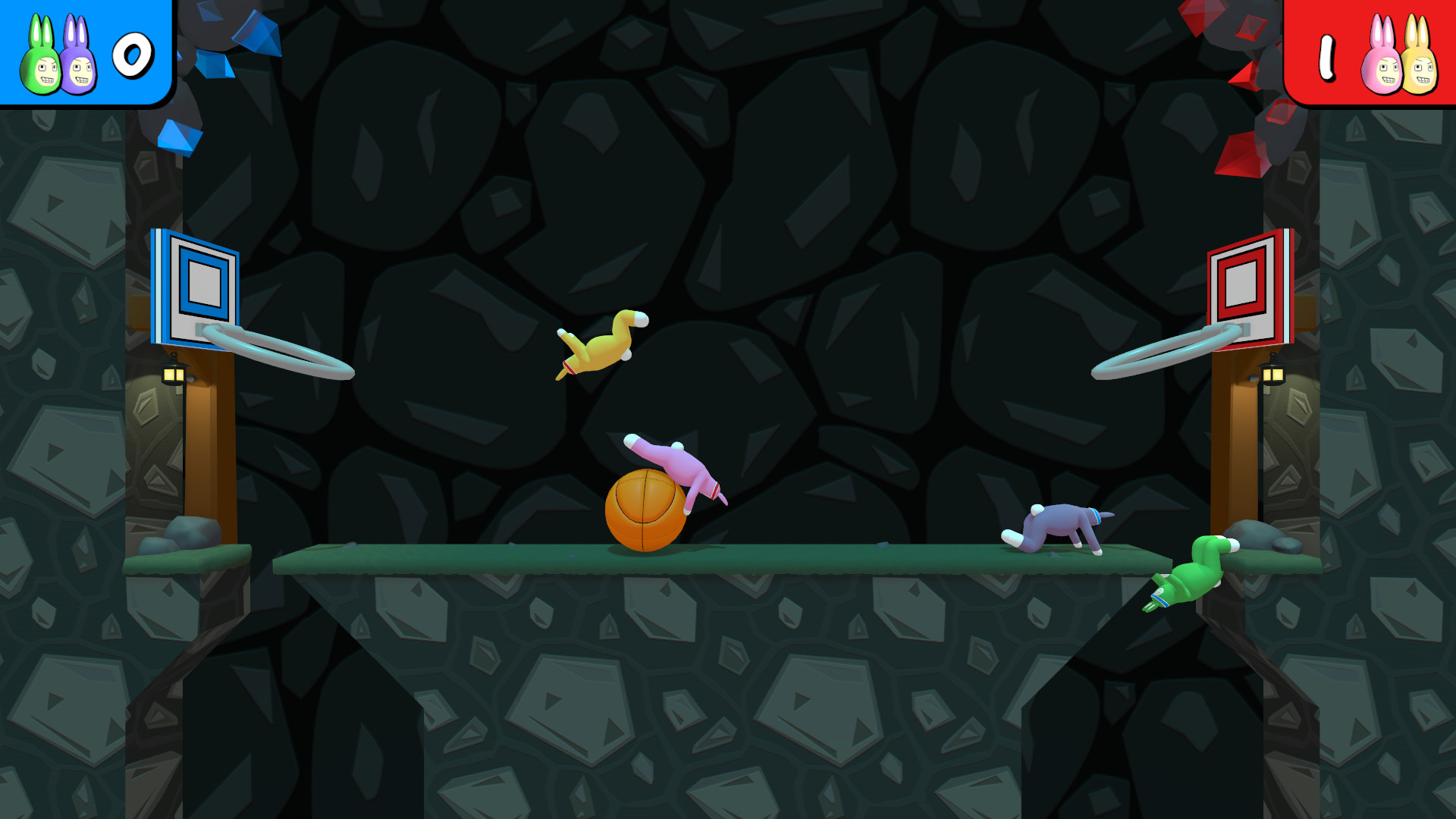Select the purple bunny portrait in blue panel

79,61
